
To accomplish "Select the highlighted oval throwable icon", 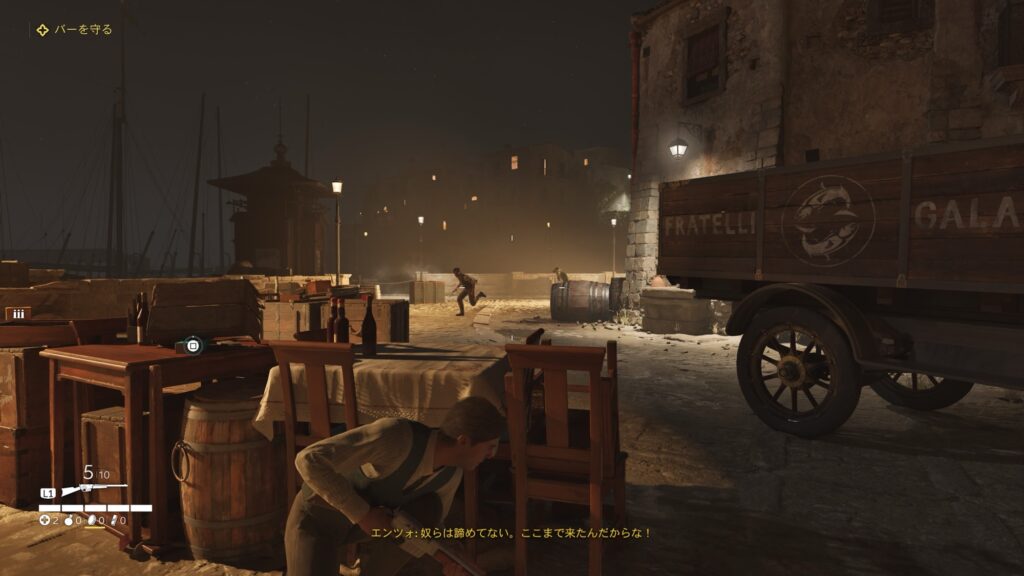I will click(x=94, y=520).
